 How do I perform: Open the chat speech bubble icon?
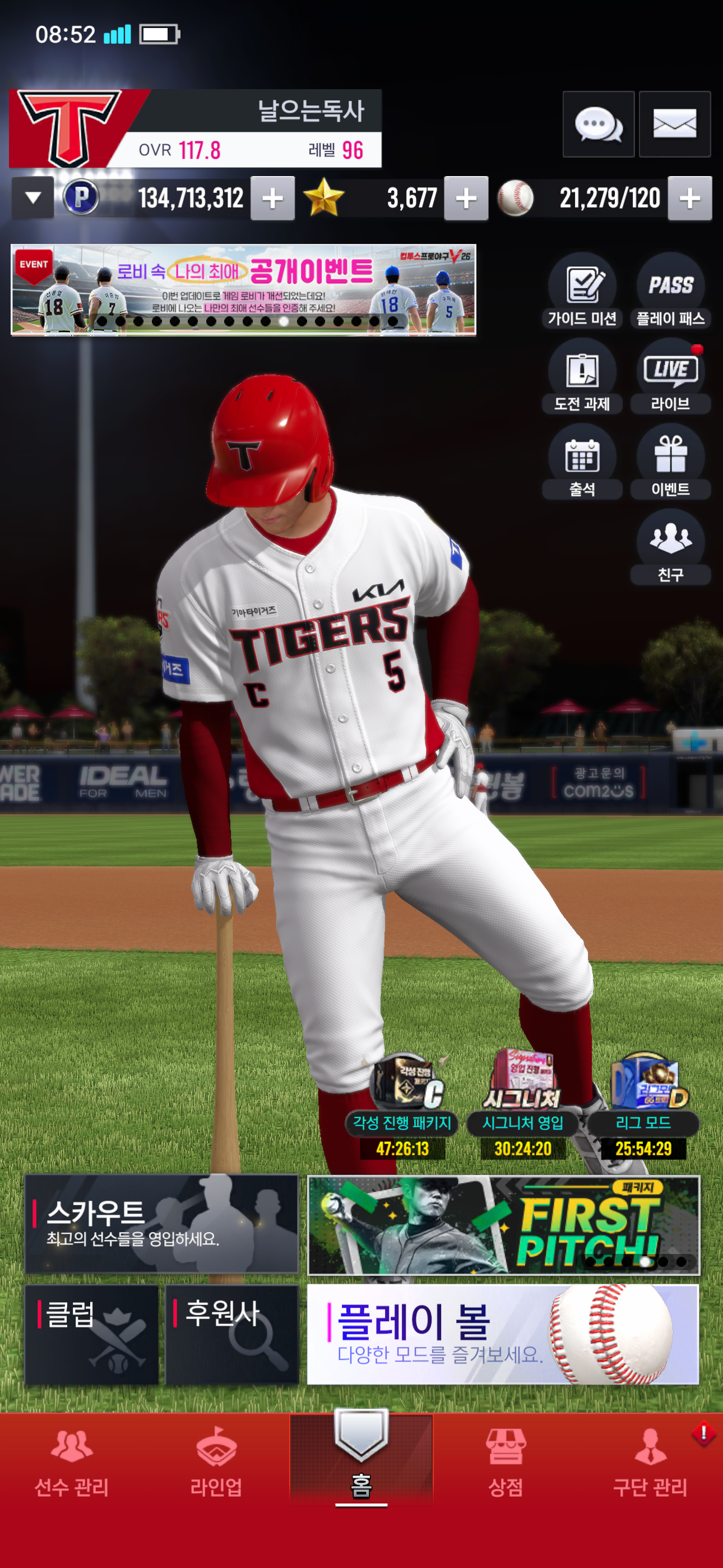point(597,125)
